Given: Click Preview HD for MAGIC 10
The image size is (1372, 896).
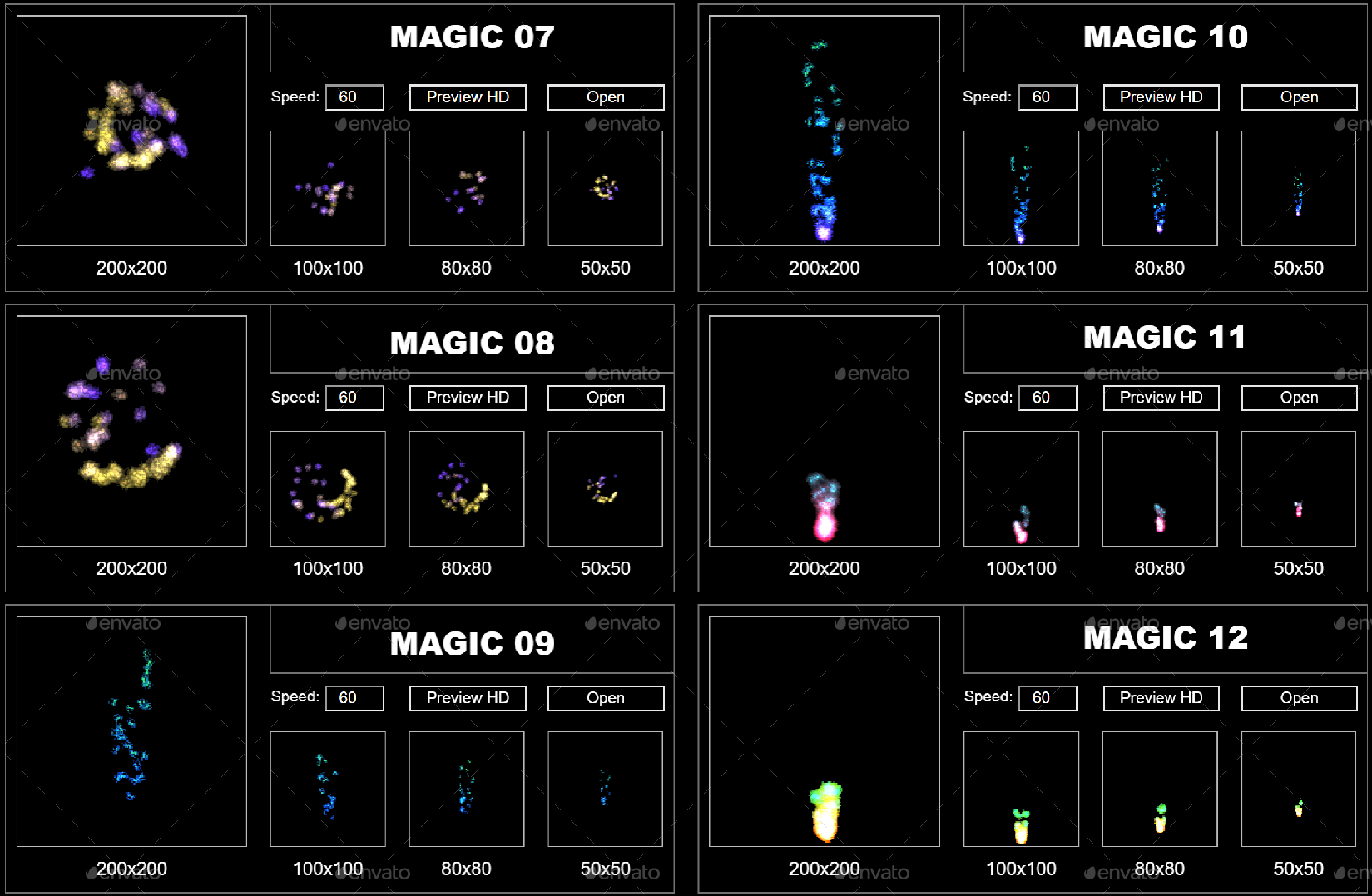Looking at the screenshot, I should [1161, 97].
